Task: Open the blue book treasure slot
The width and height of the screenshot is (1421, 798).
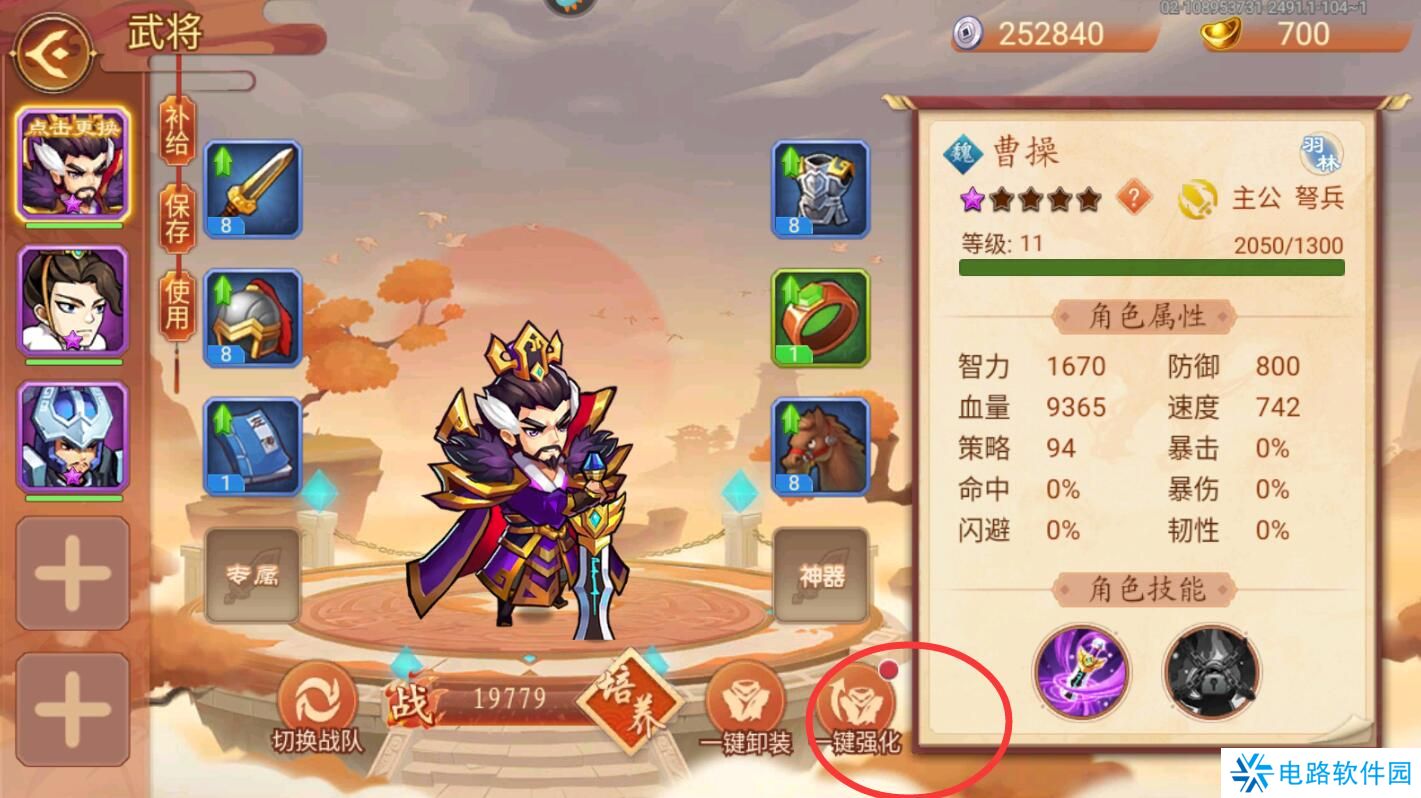Action: [x=254, y=445]
